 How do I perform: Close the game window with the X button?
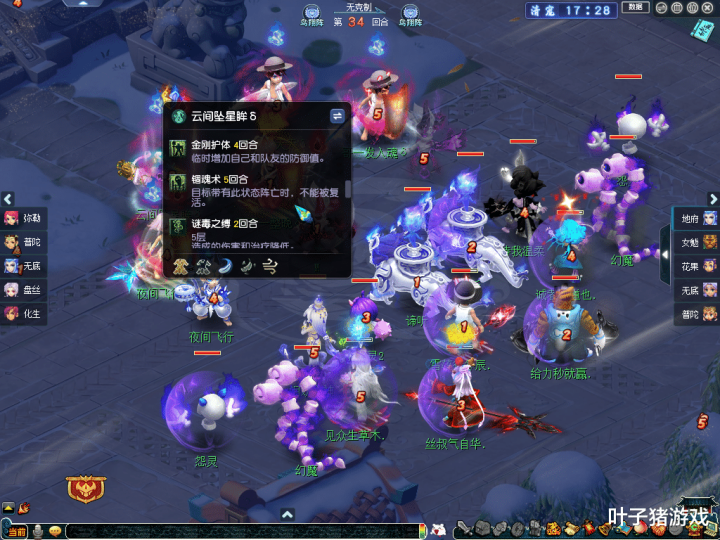(x=709, y=8)
